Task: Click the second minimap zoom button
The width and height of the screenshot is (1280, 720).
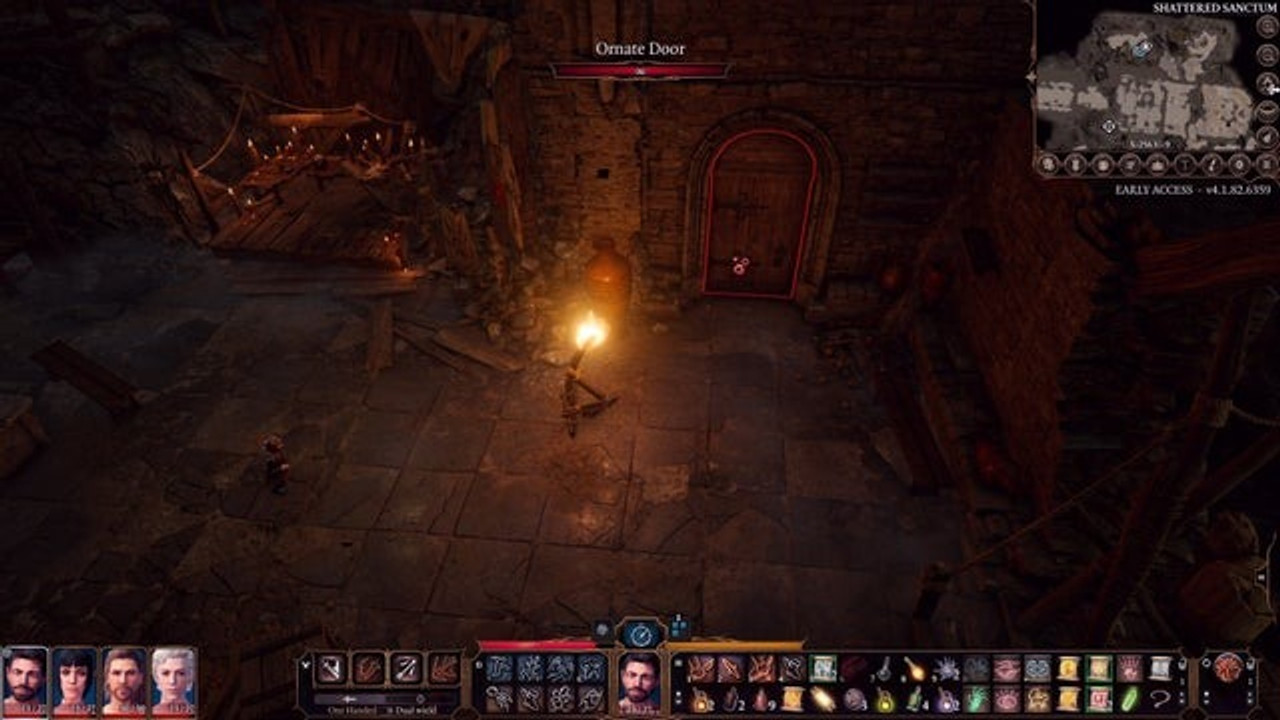Action: click(1266, 55)
